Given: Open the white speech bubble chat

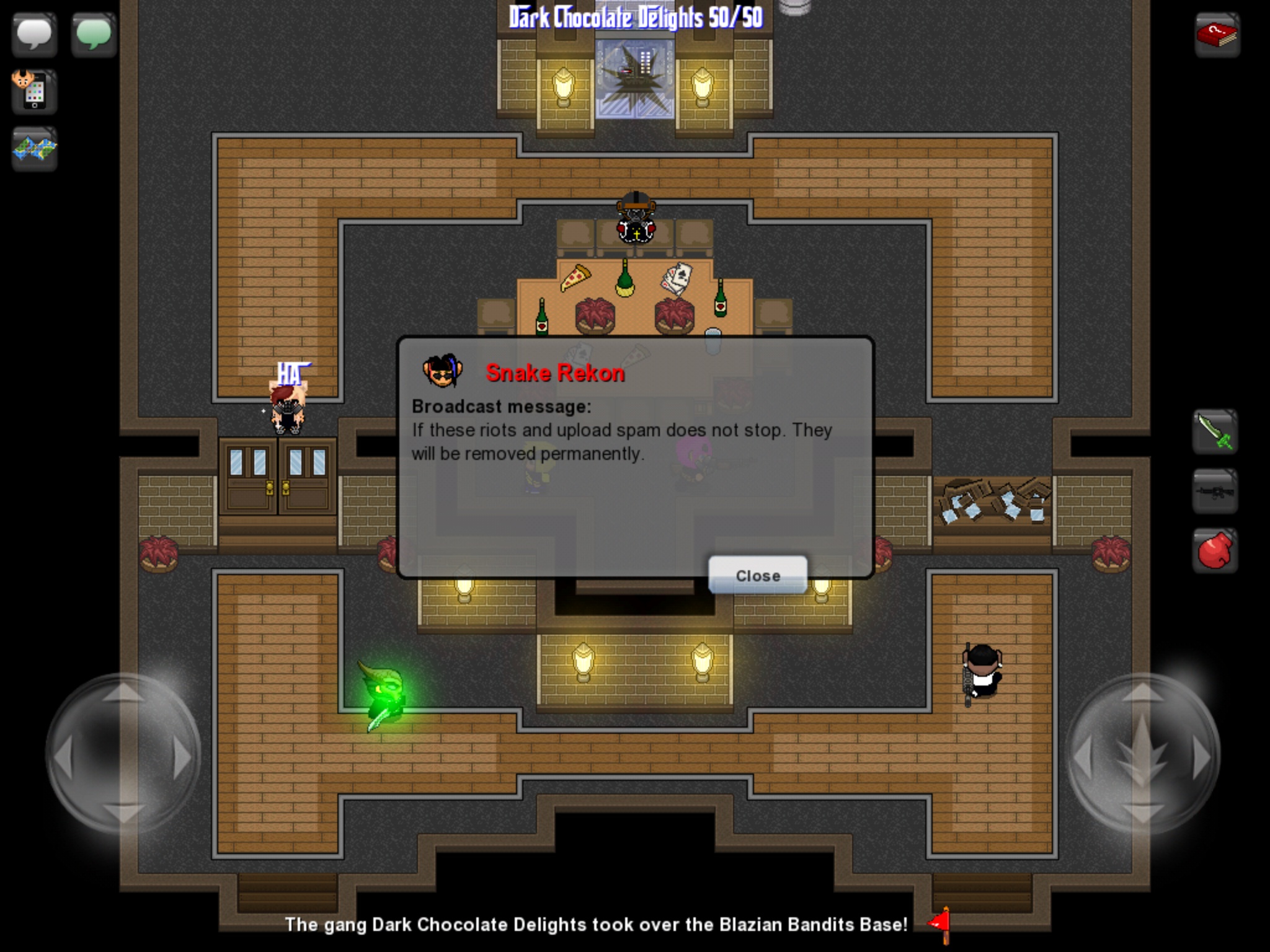Looking at the screenshot, I should 34,35.
